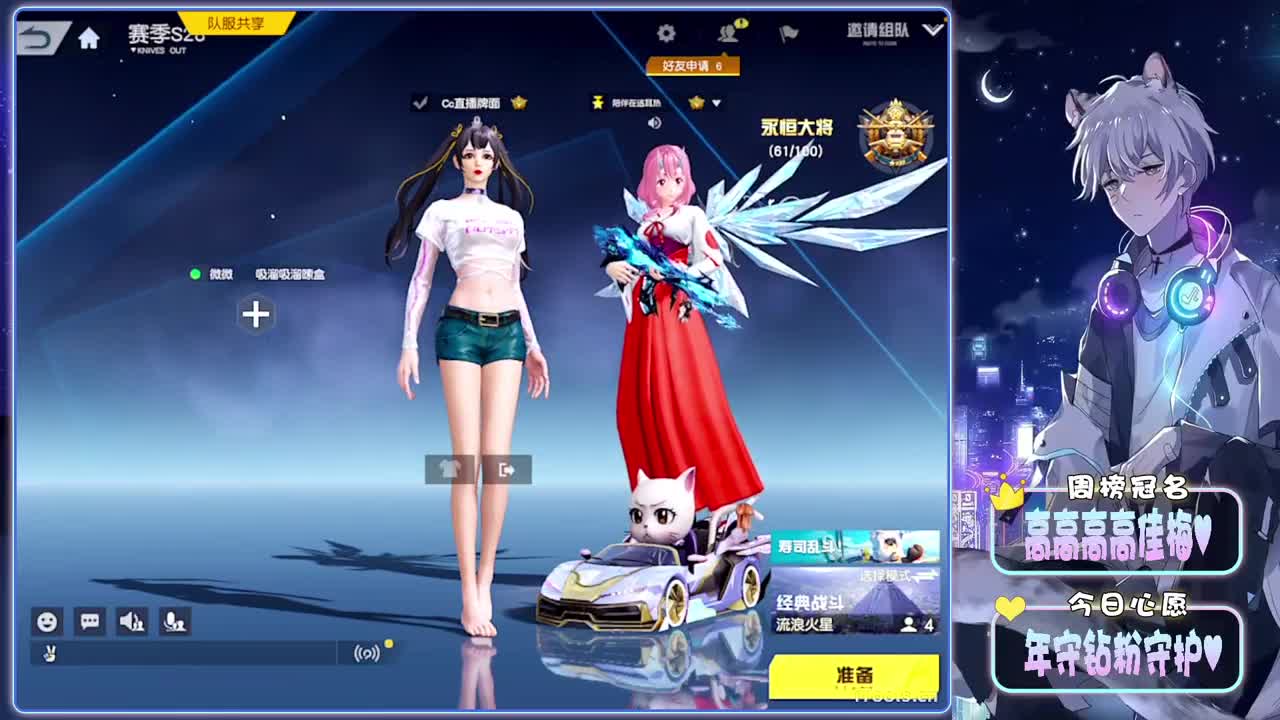The height and width of the screenshot is (720, 1280).
Task: Open the dropdown arrow beside 陪伴在选耳热
Action: tap(718, 101)
